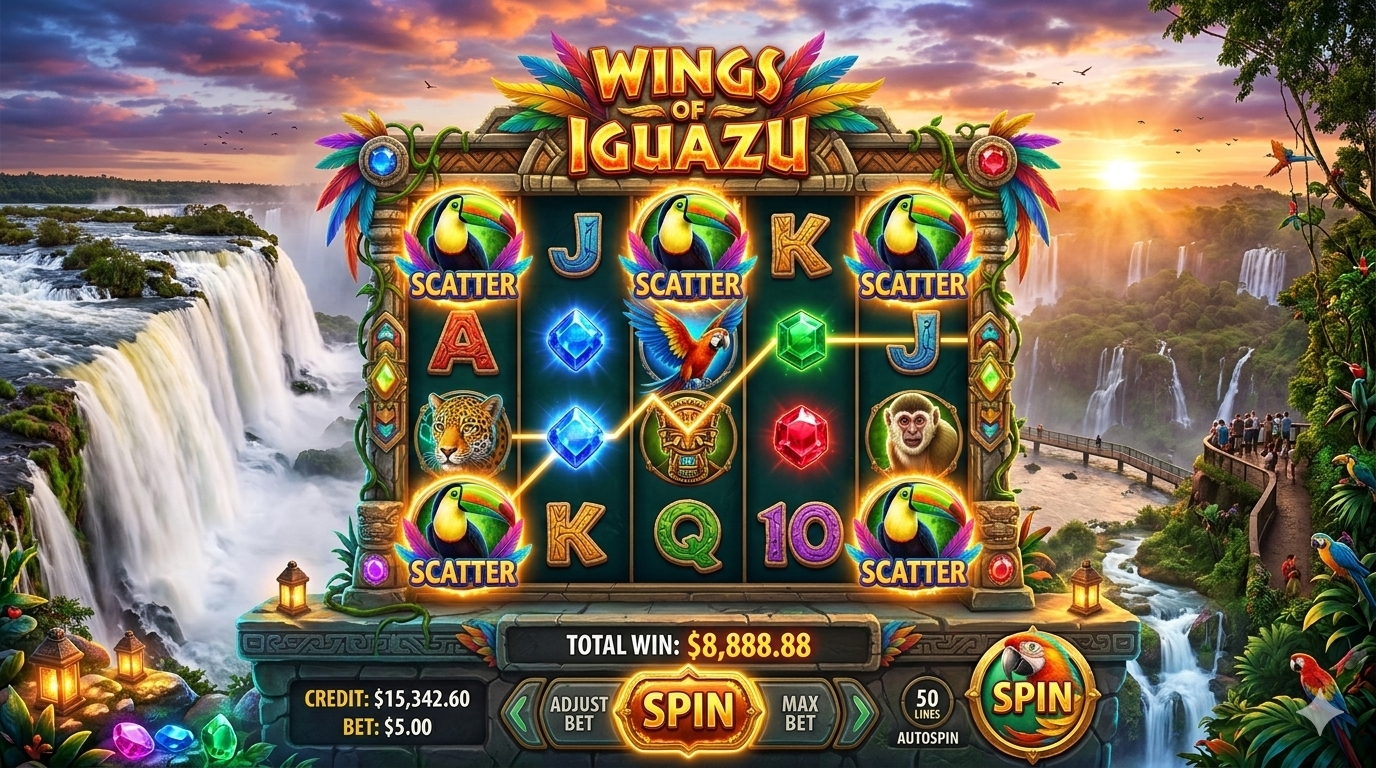Click the round parrot SPIN button

click(x=1032, y=696)
